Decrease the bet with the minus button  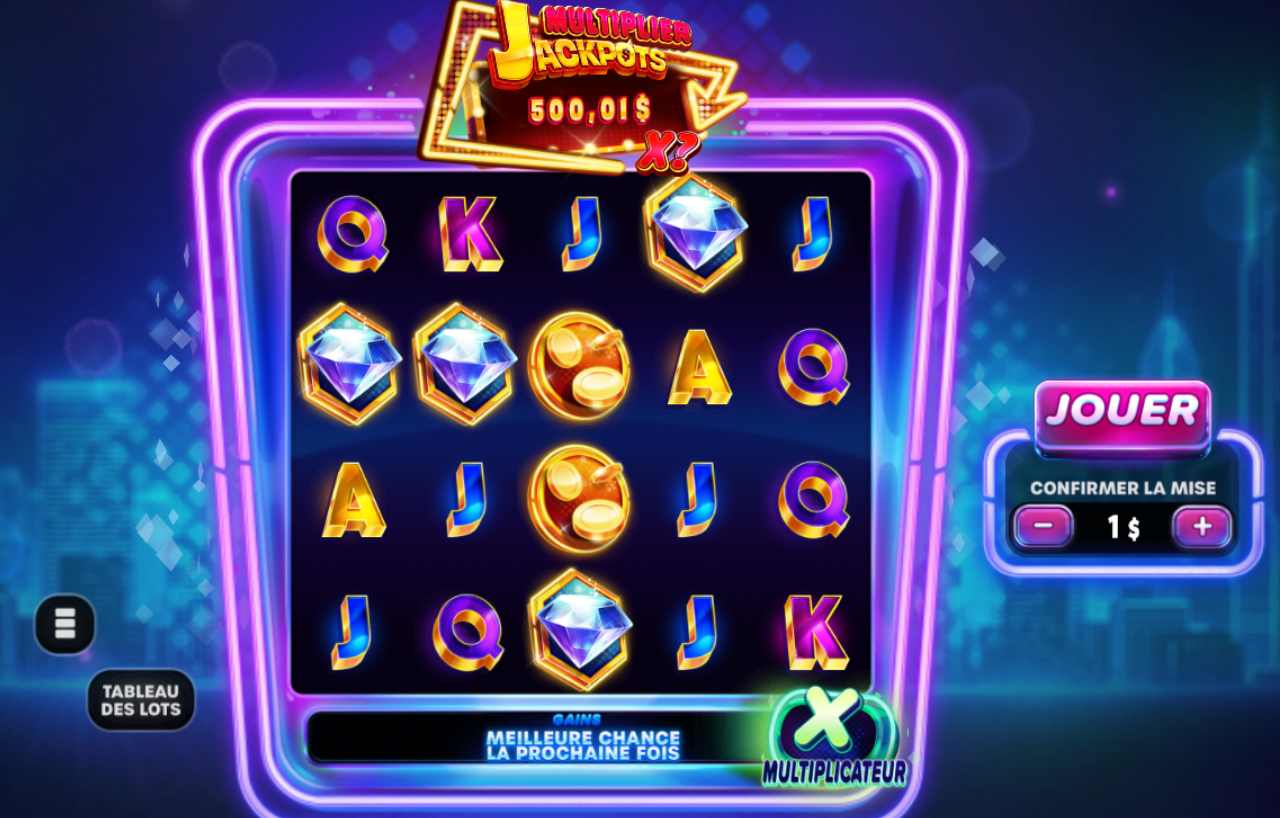(1043, 525)
